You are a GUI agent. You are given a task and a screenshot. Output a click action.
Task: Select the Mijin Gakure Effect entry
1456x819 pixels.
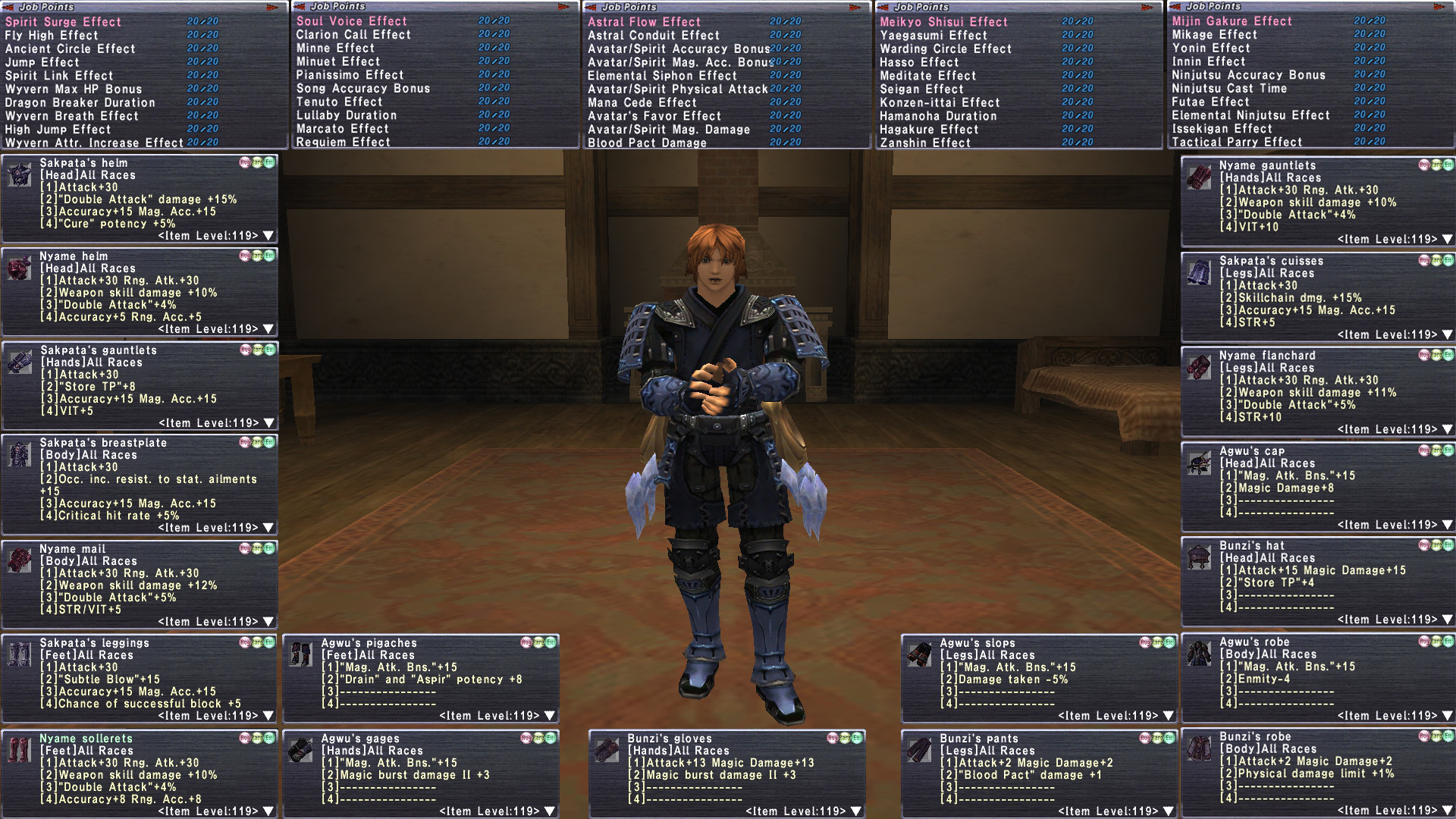click(x=1232, y=21)
